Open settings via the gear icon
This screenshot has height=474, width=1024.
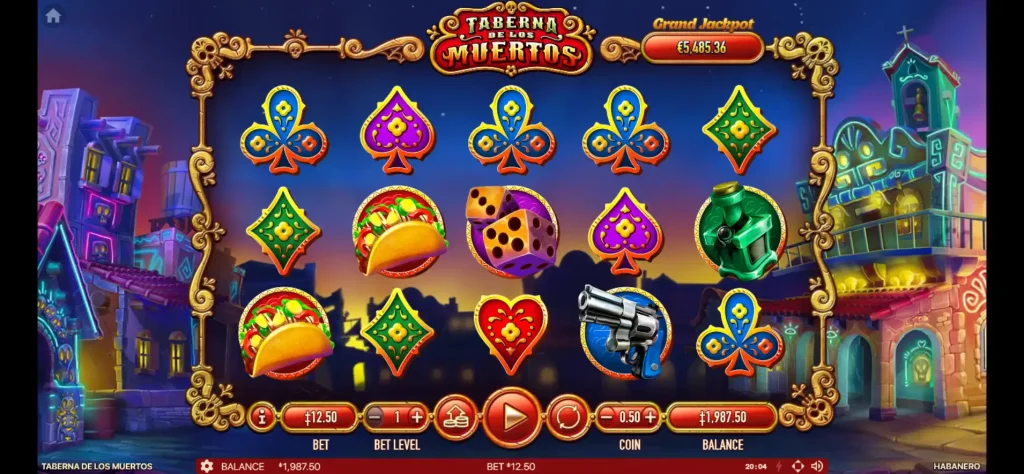point(207,466)
